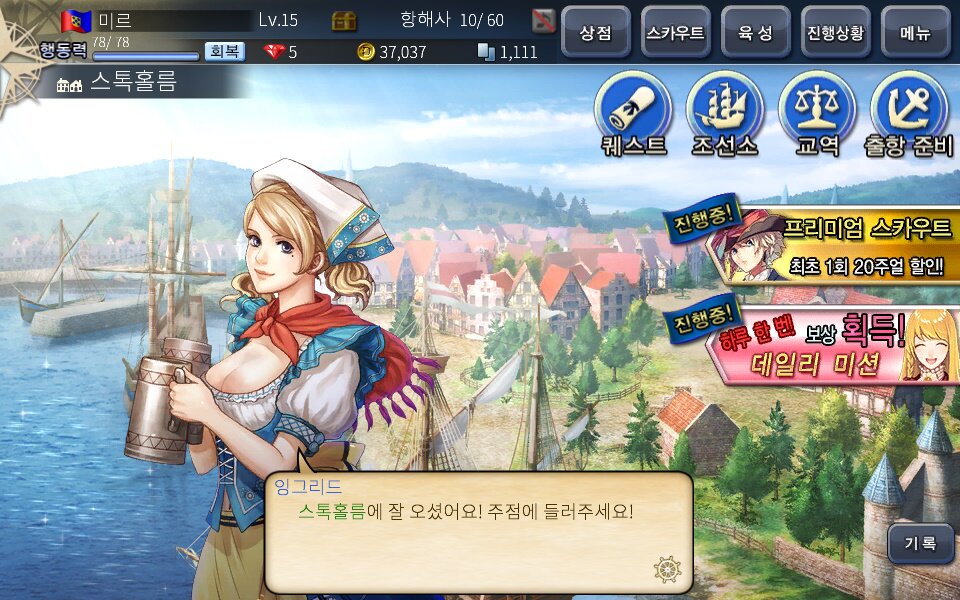The height and width of the screenshot is (600, 960).
Task: Select the 스톡홀름 port name label
Action: tap(132, 84)
